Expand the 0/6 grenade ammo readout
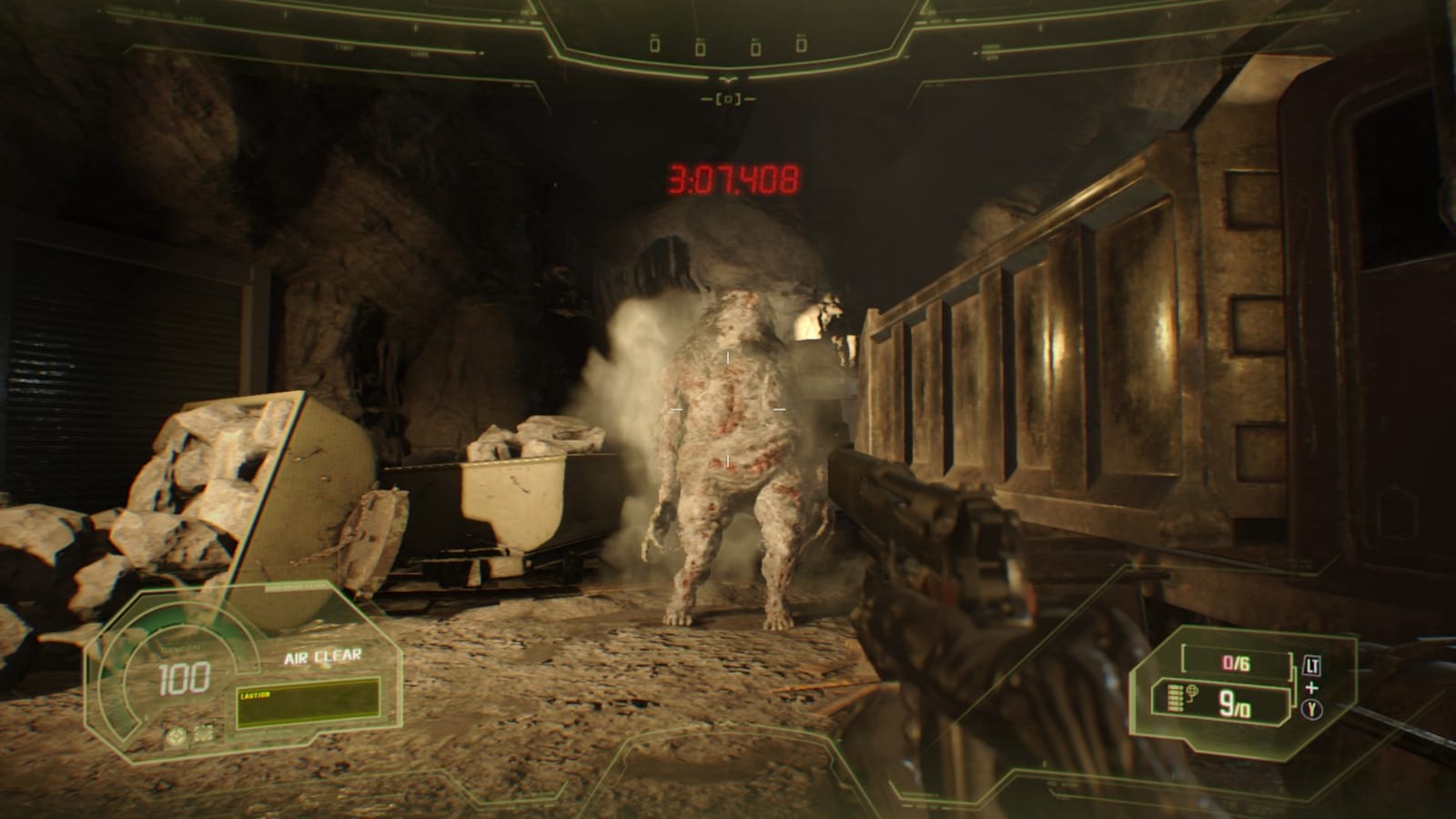The width and height of the screenshot is (1456, 819). point(1235,662)
